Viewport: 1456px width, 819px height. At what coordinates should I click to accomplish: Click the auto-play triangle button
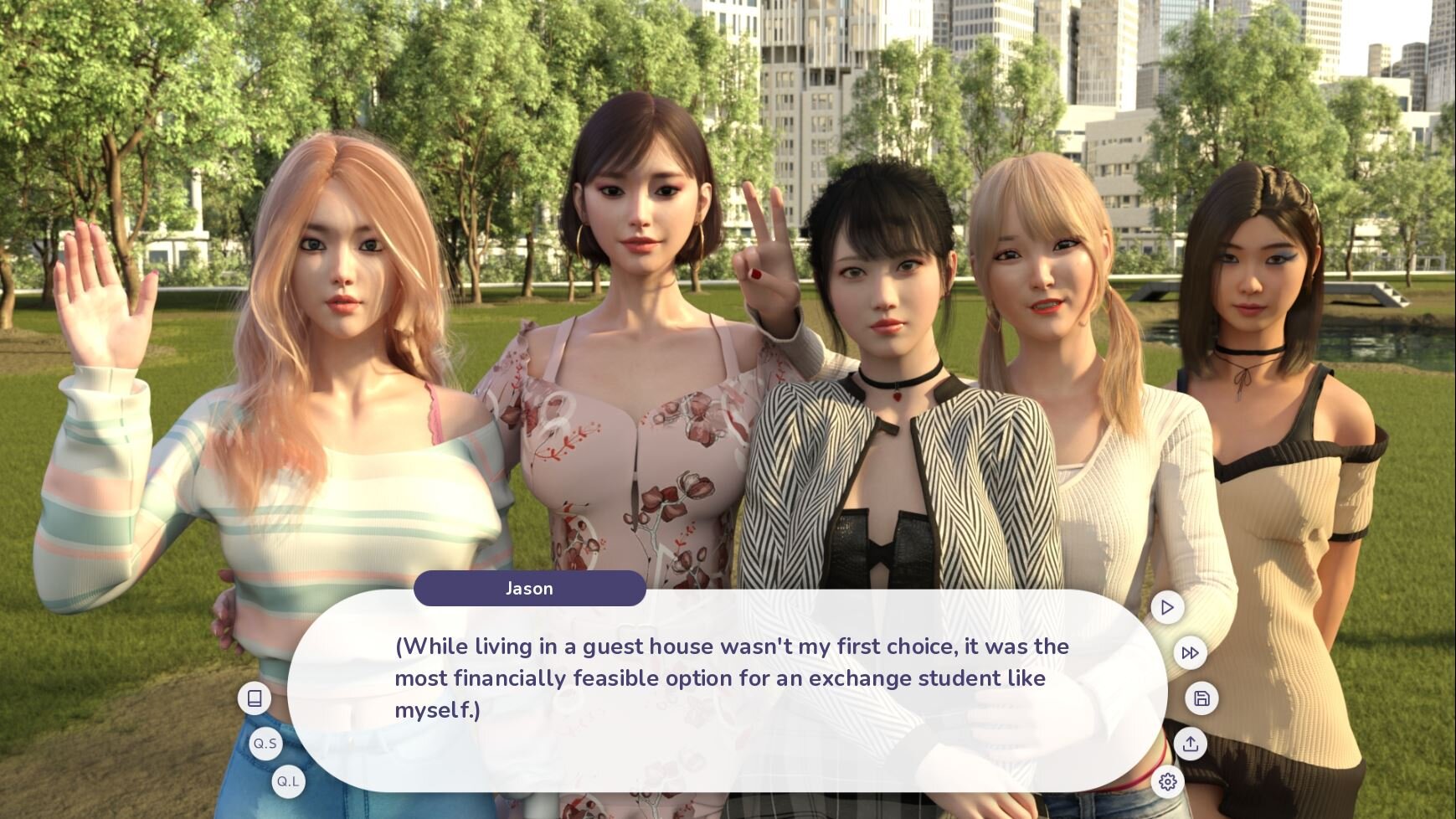click(x=1167, y=607)
